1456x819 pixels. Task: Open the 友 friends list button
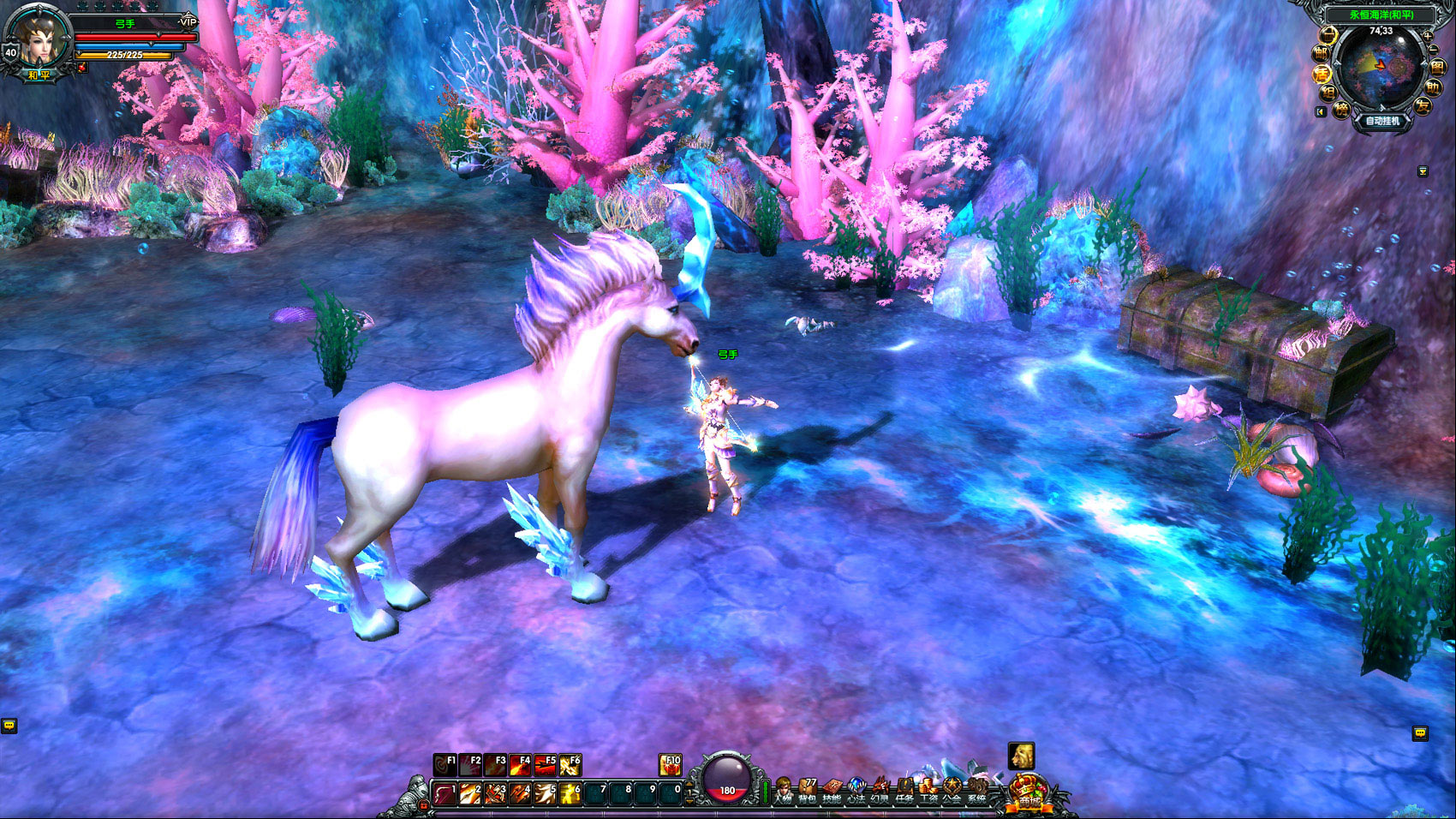click(x=1423, y=106)
